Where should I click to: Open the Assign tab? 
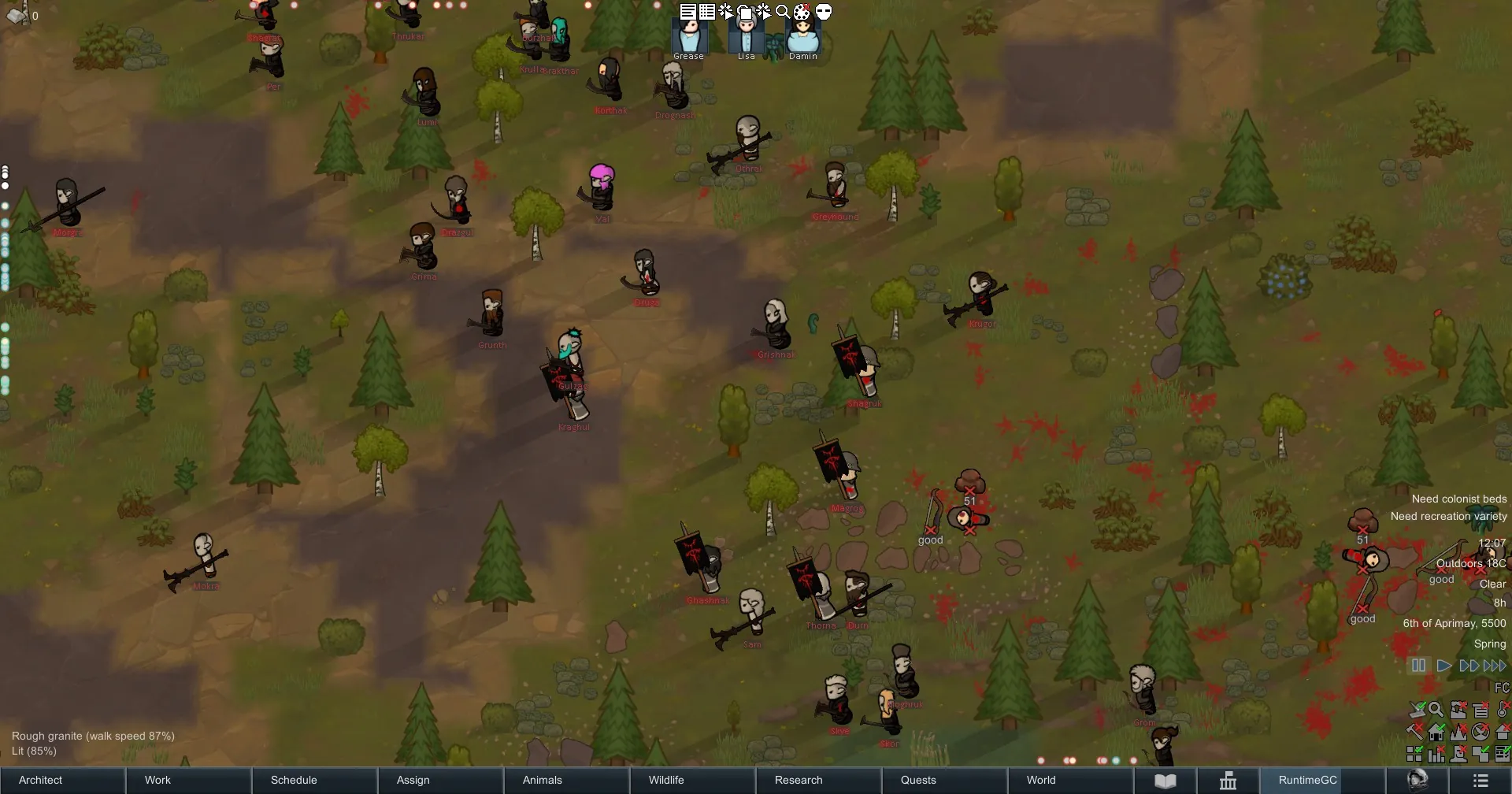pyautogui.click(x=413, y=780)
